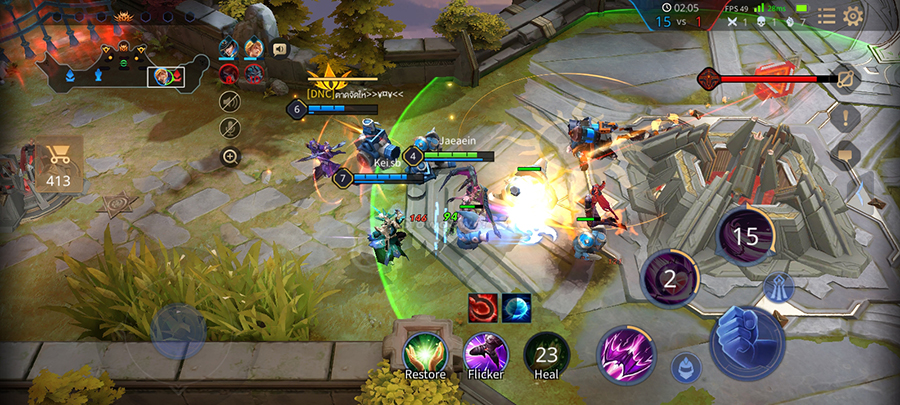Viewport: 900px width, 405px height.
Task: Send an exclamation alert ping
Action: (x=846, y=116)
